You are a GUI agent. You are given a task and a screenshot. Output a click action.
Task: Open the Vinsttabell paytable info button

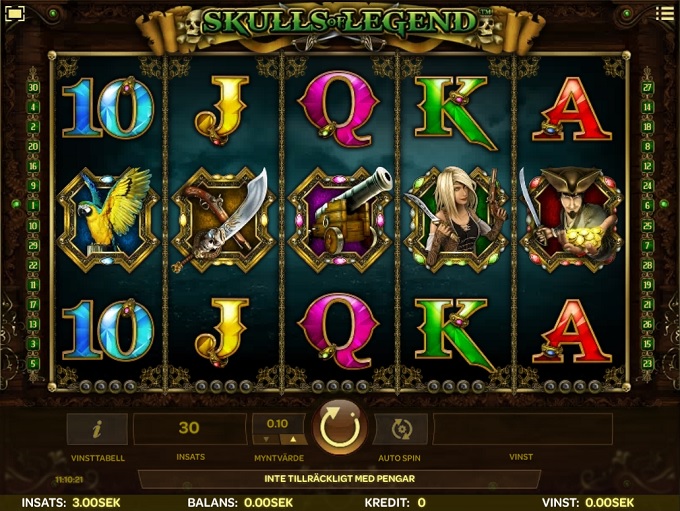97,429
